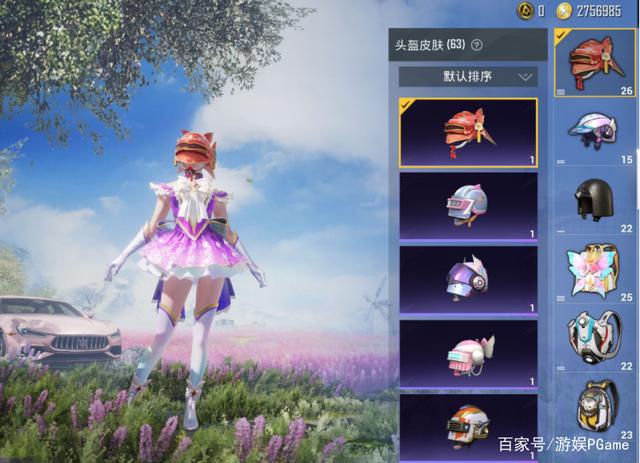640x463 pixels.
Task: Pick the pink helmet with white bow
Action: (468, 352)
